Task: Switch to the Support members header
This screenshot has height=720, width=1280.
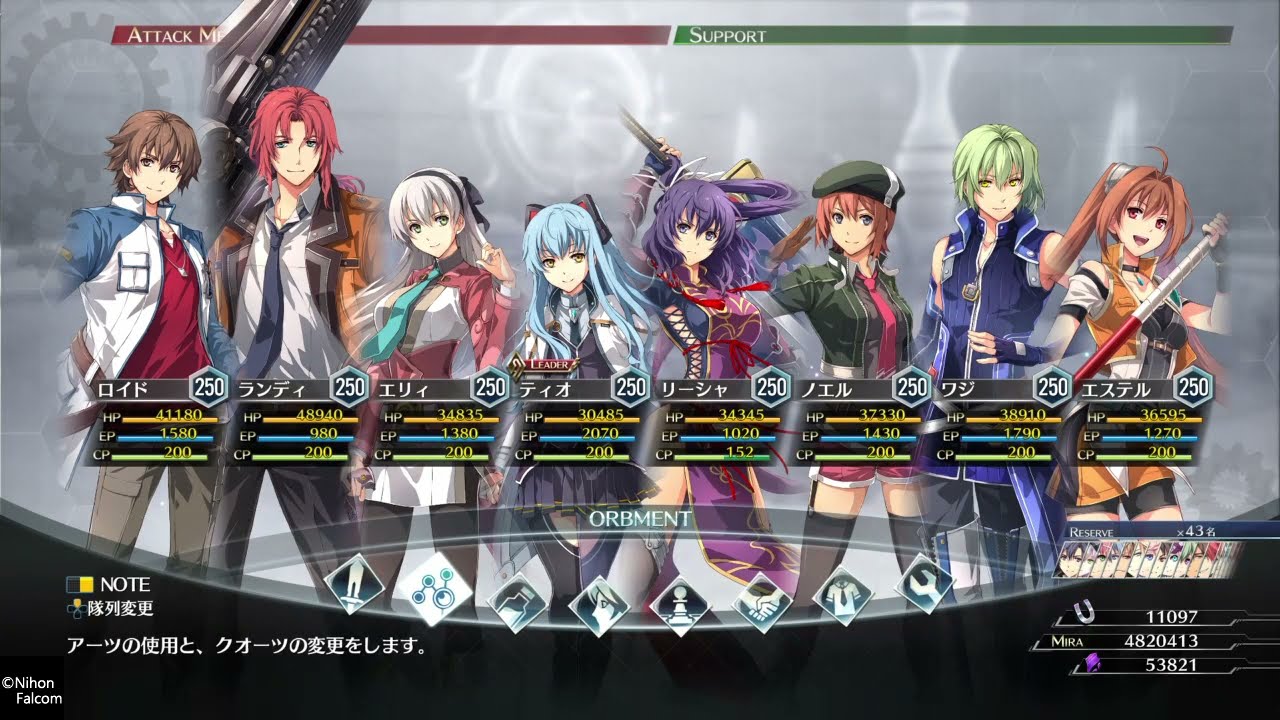Action: 950,35
